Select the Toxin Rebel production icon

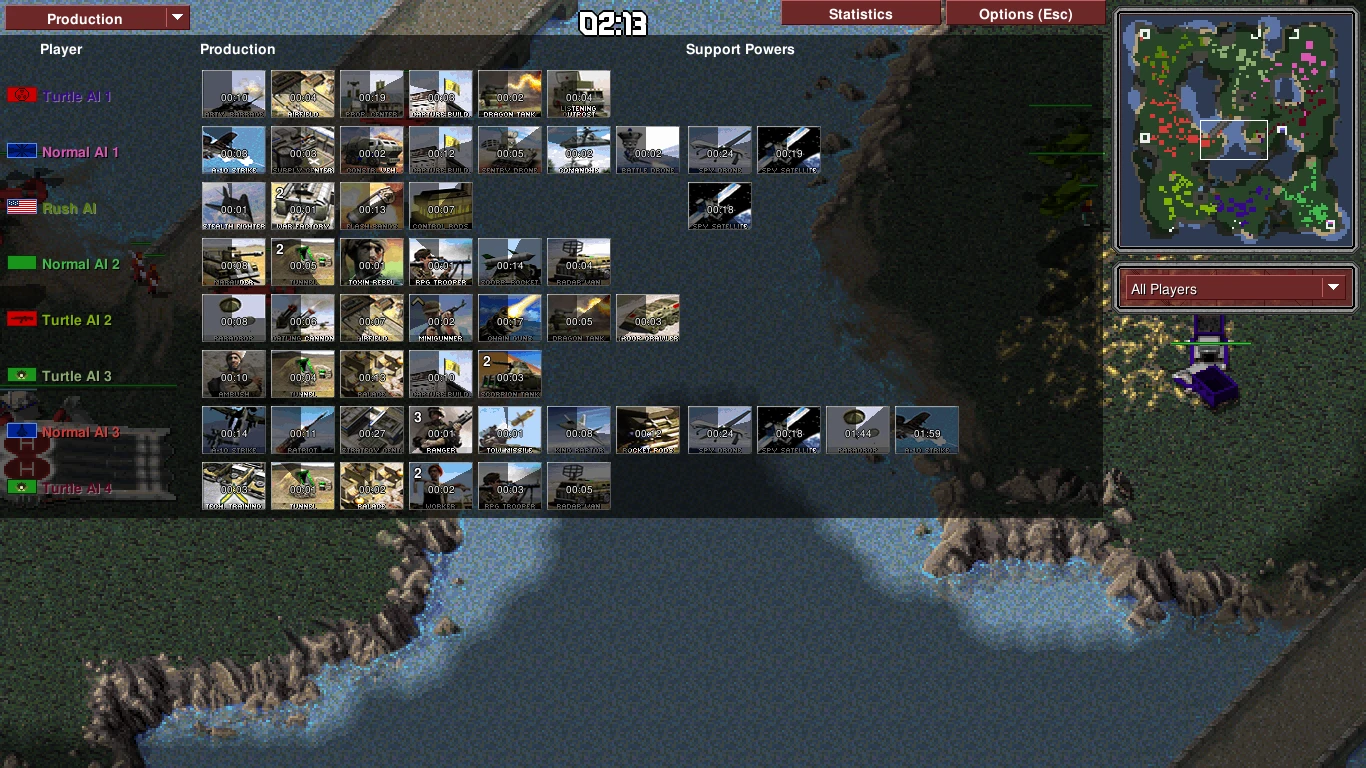(372, 263)
